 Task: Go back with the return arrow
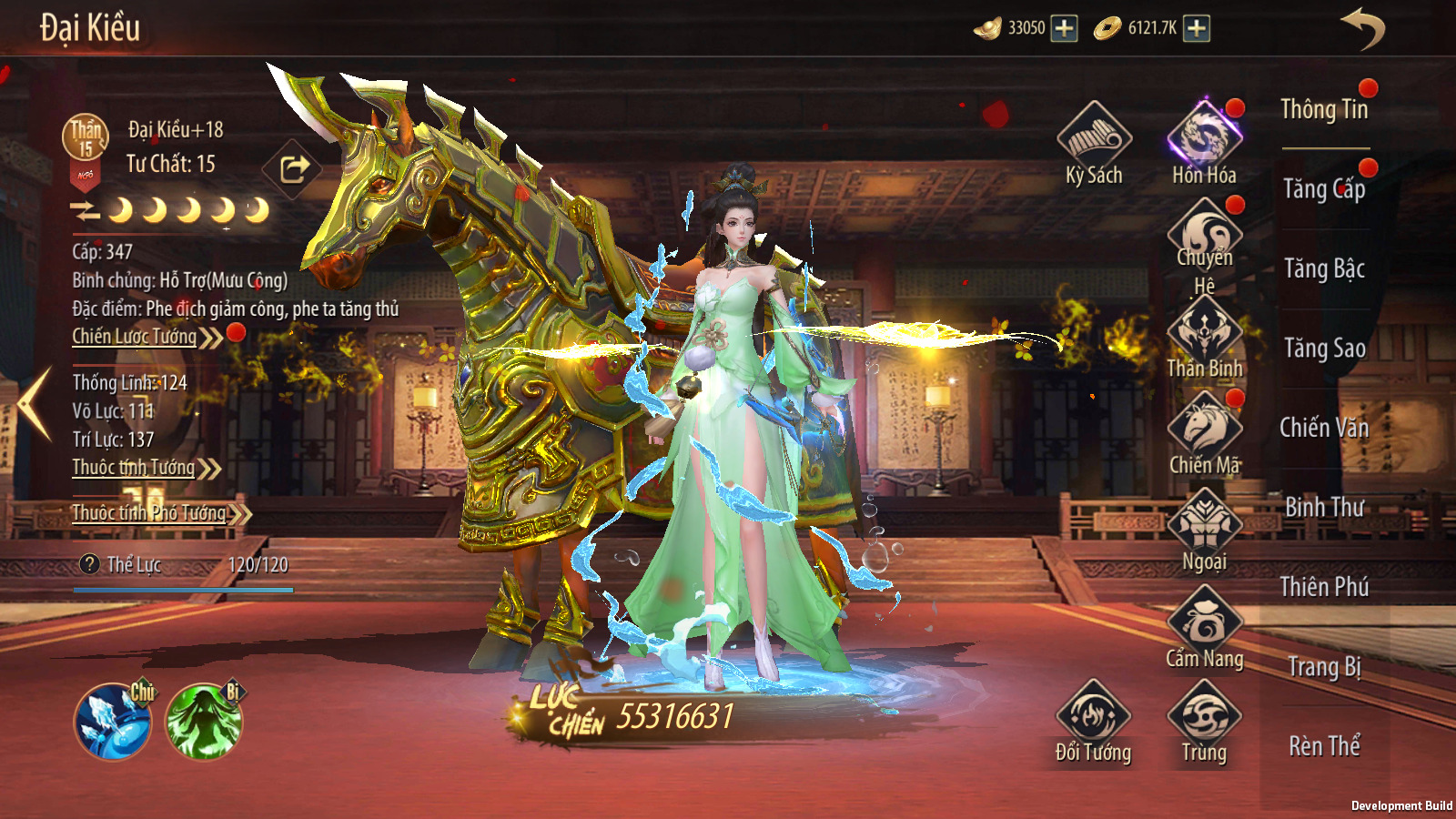click(x=1362, y=28)
